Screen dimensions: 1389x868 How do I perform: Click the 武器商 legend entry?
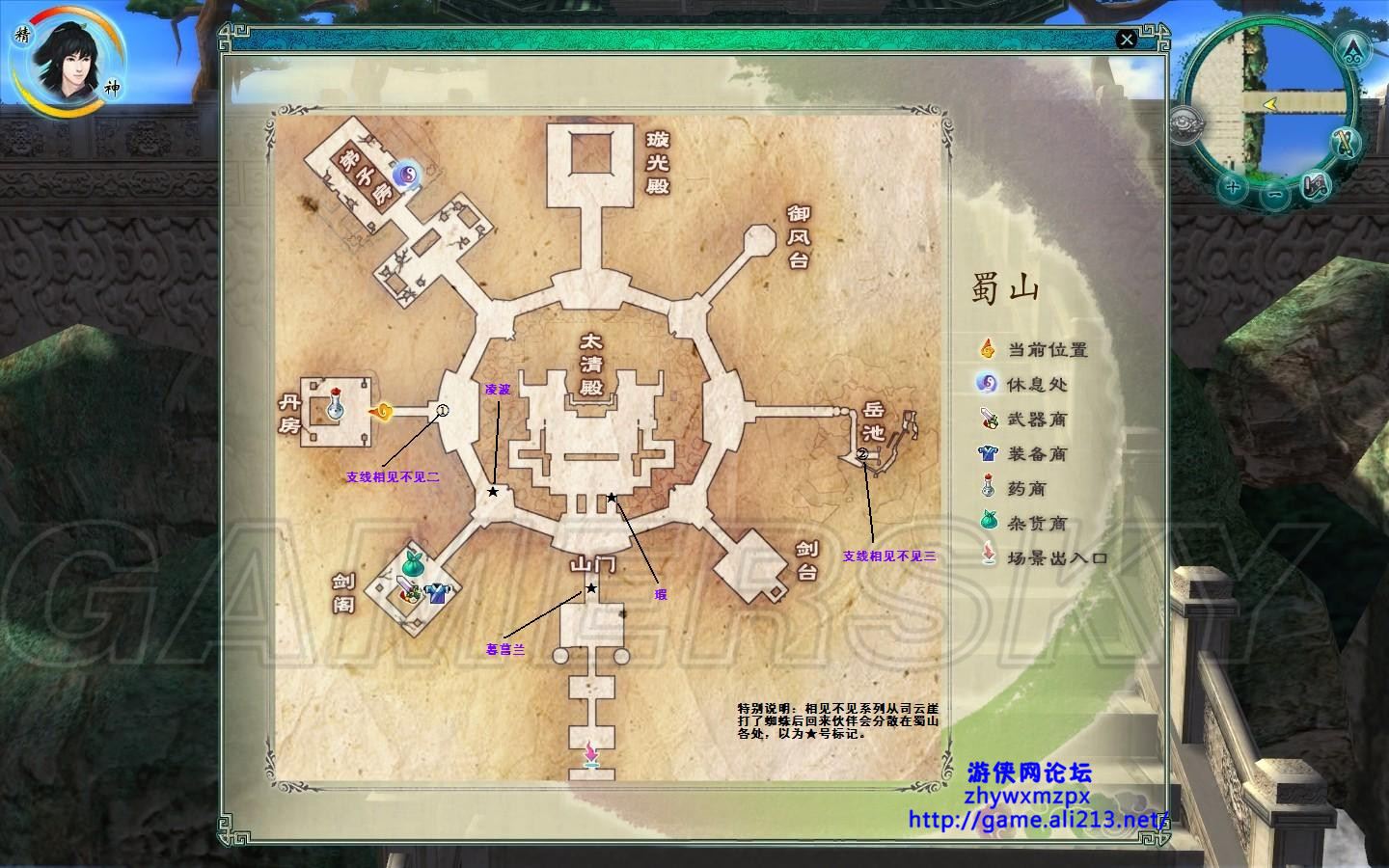[x=1037, y=419]
